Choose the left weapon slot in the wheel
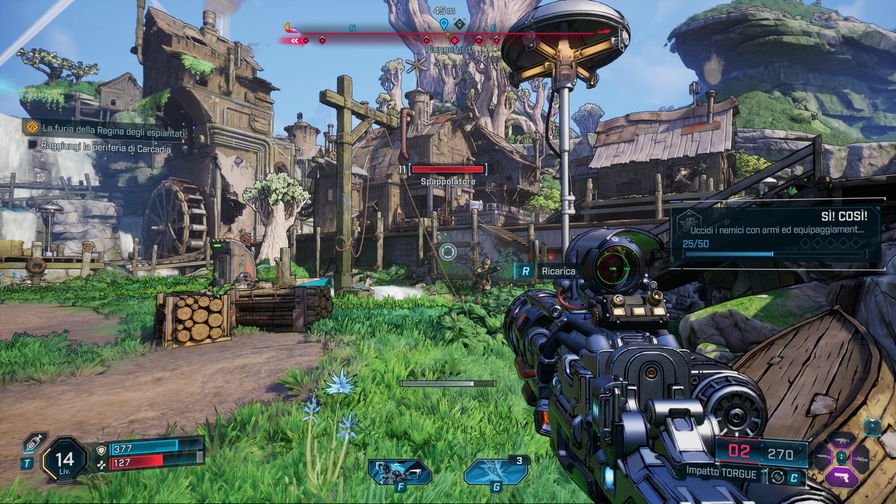This screenshot has height=504, width=896. 822,459
